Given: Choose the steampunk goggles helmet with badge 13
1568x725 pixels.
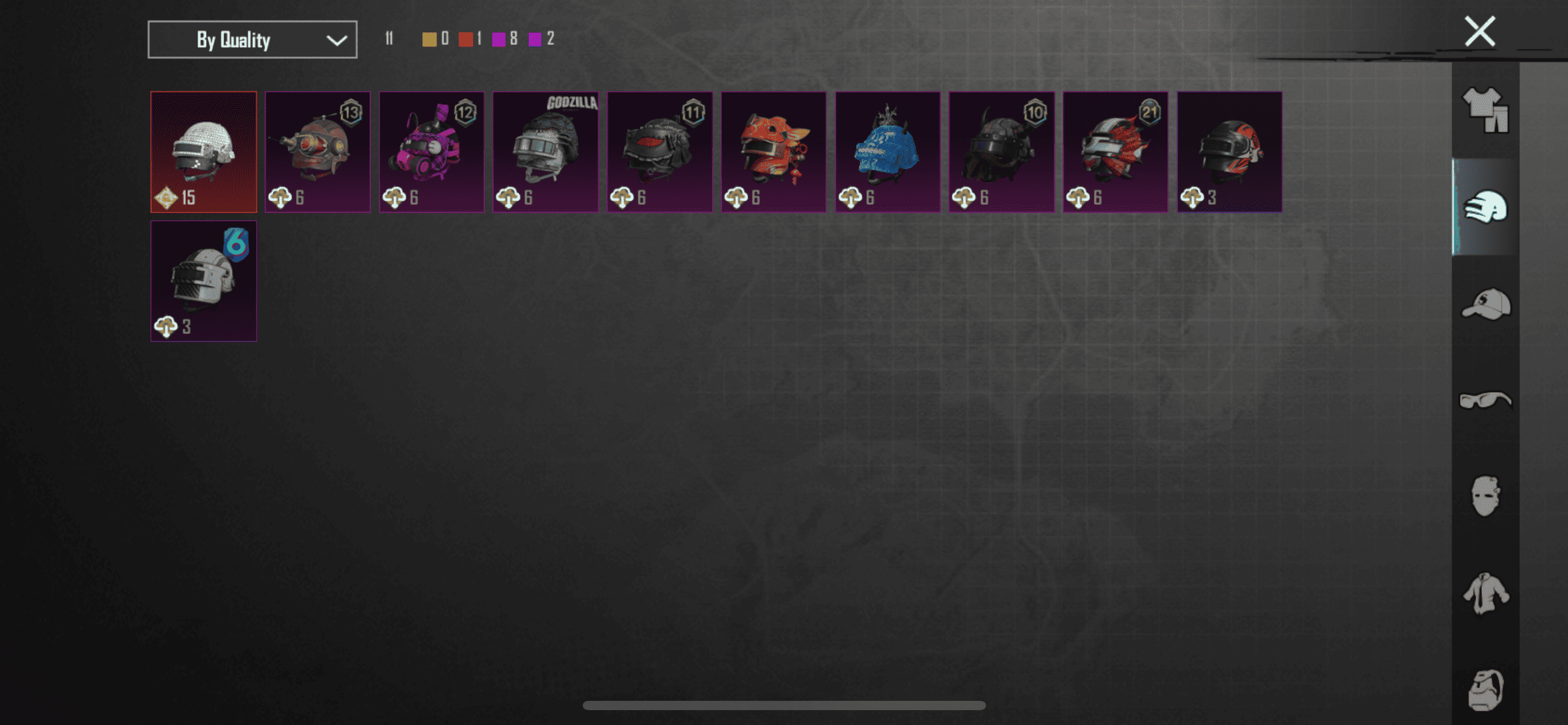Looking at the screenshot, I should 318,152.
